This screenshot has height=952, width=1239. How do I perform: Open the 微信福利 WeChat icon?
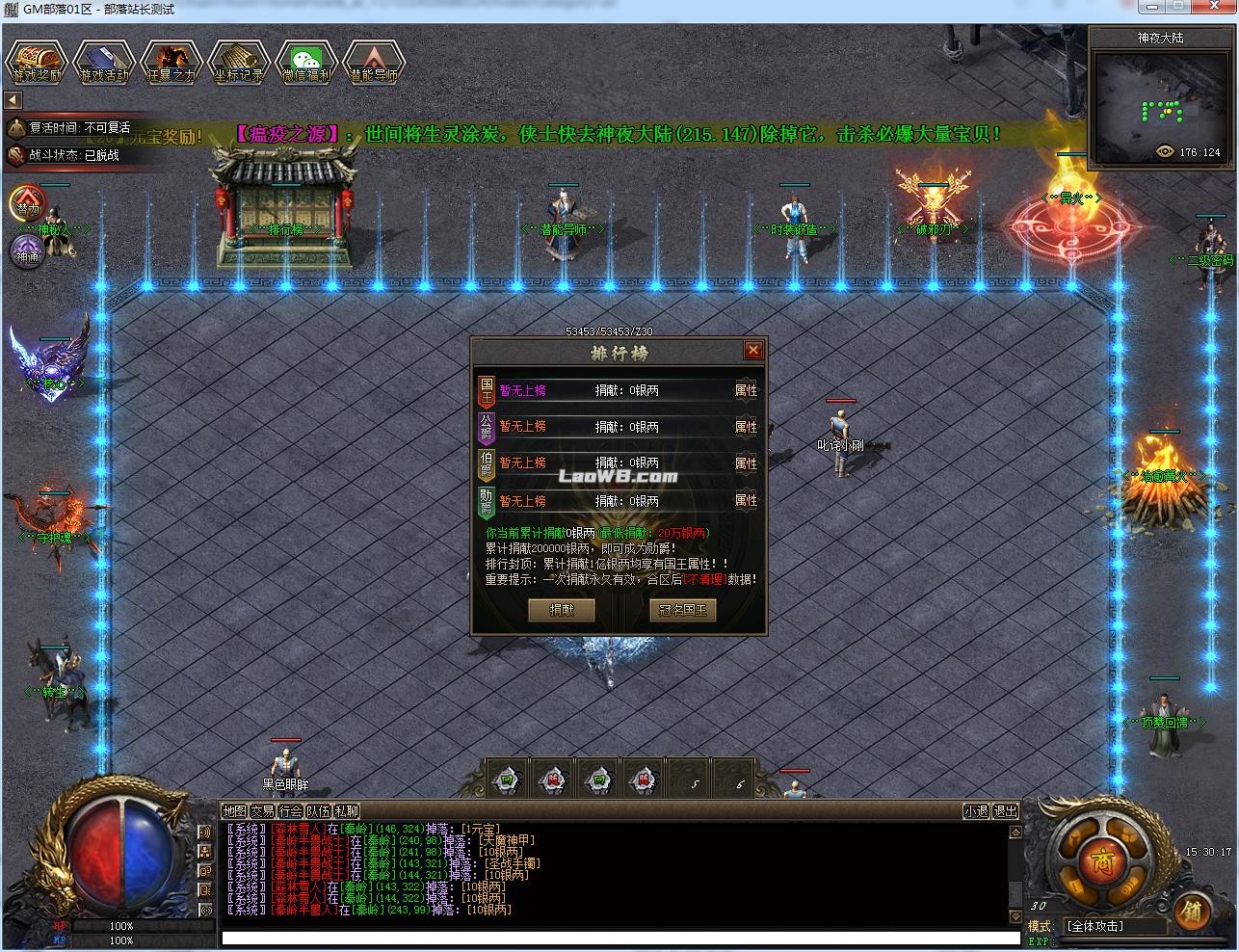click(306, 63)
